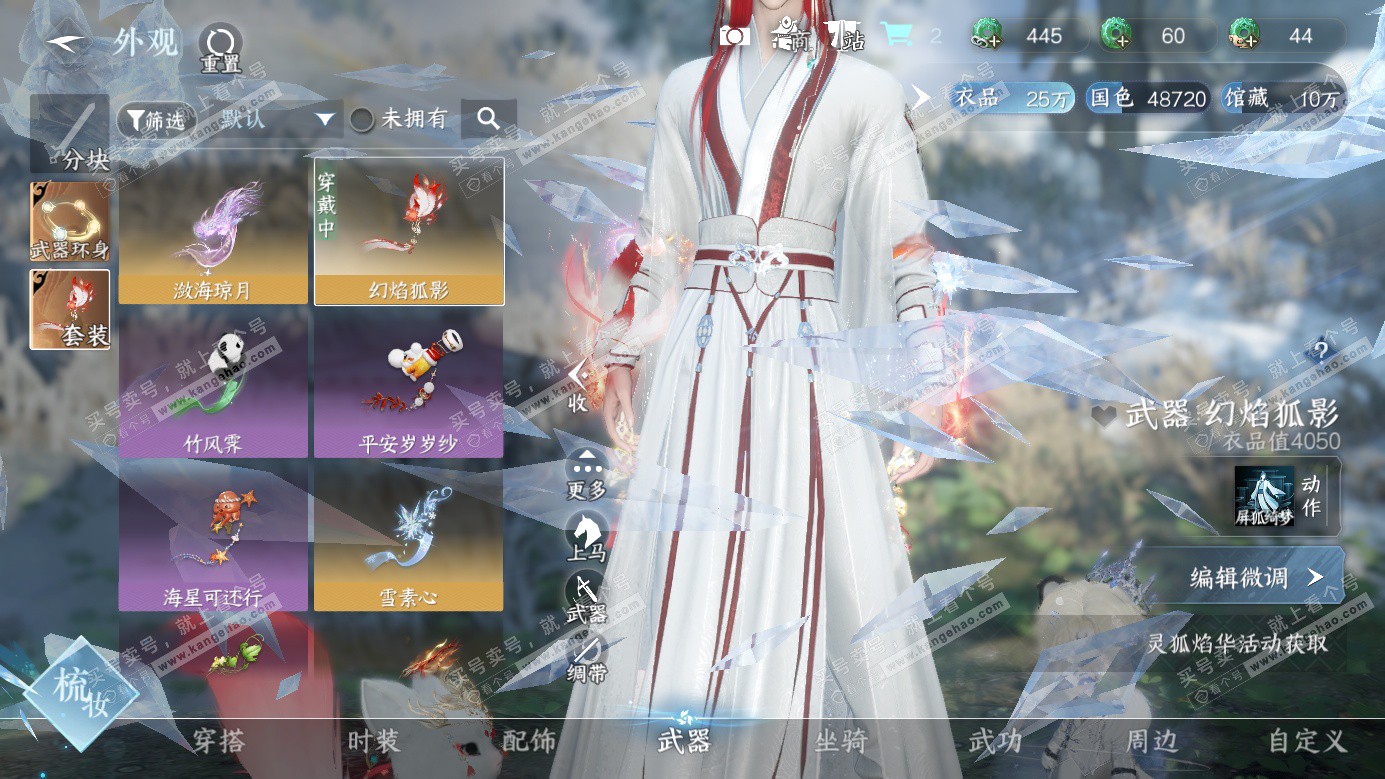Choose the 海星可还行 weapon skin

(213, 540)
